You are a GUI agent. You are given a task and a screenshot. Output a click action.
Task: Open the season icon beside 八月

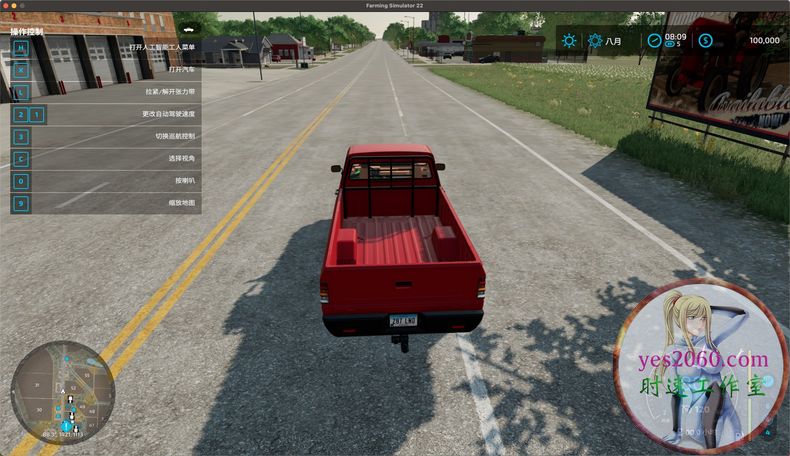(595, 41)
